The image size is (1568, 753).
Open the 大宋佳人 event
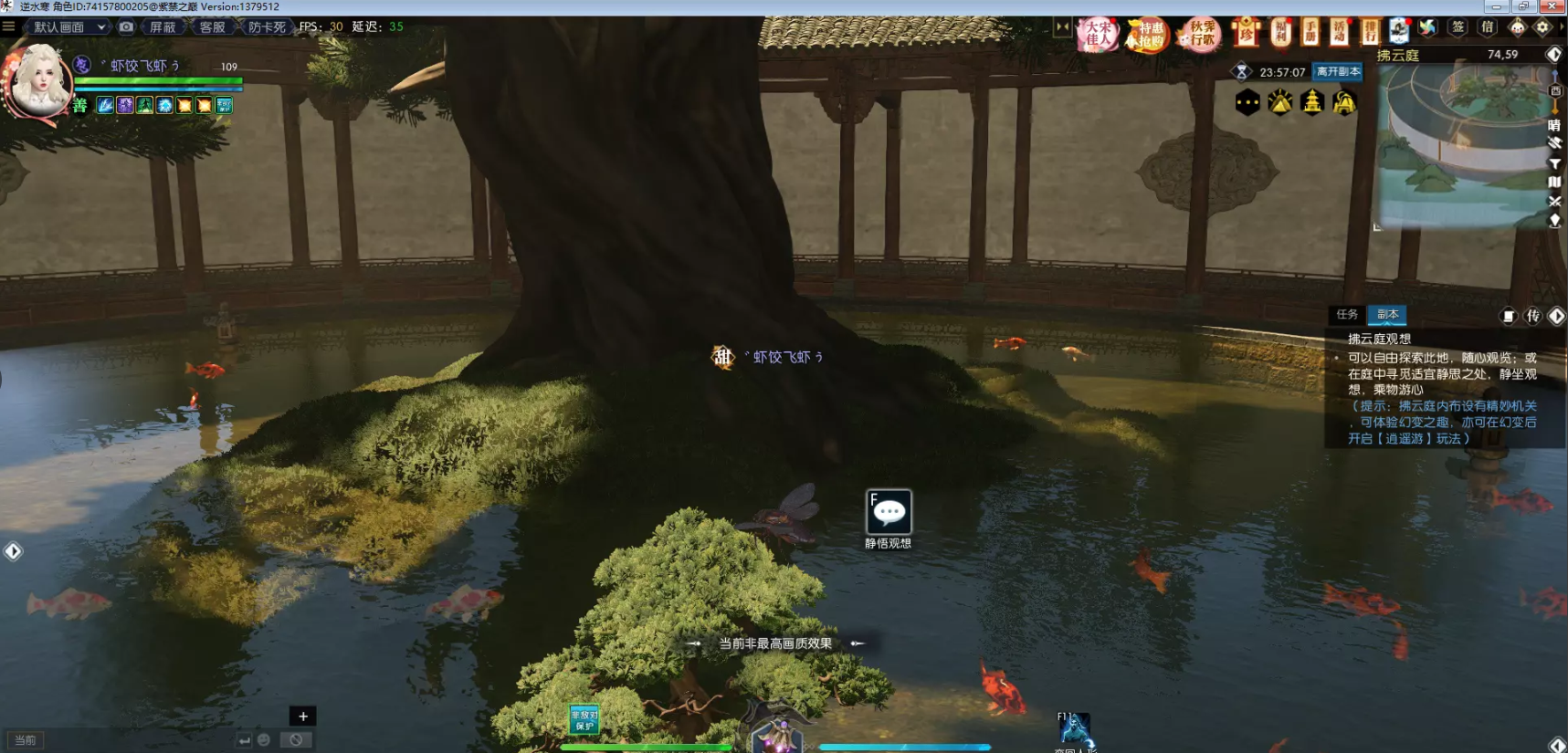(x=1098, y=35)
